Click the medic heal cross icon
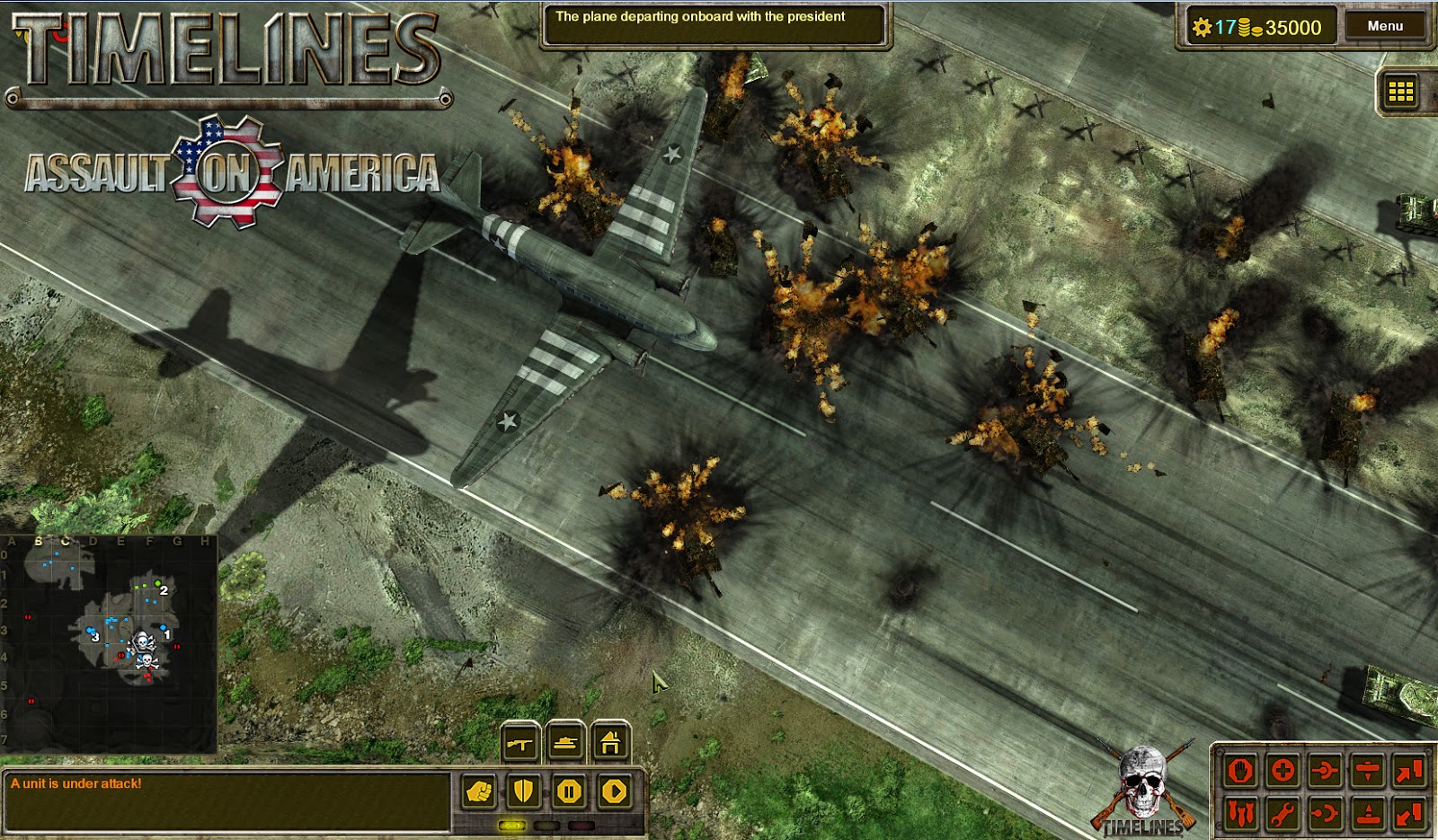 coord(1283,771)
